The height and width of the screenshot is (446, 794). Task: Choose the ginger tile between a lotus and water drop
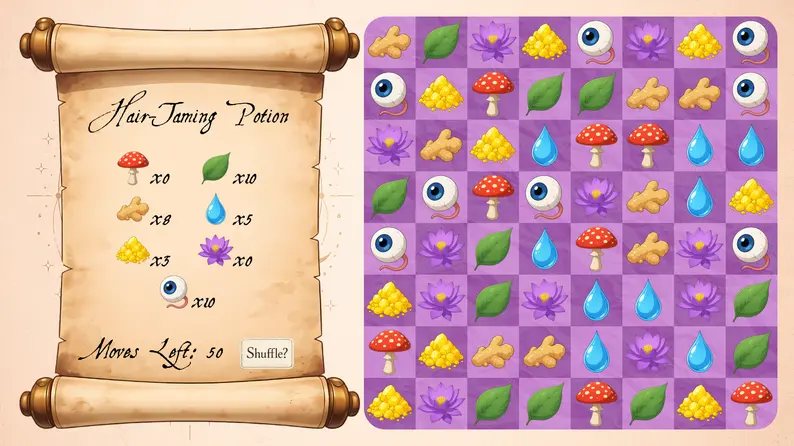coord(646,196)
